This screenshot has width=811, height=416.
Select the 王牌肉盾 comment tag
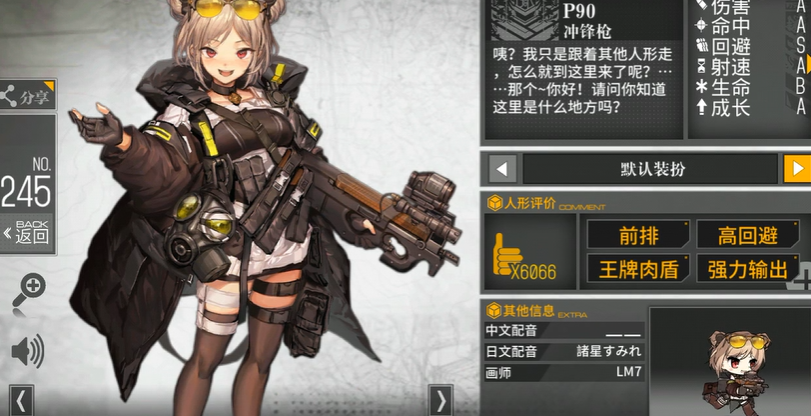click(638, 268)
